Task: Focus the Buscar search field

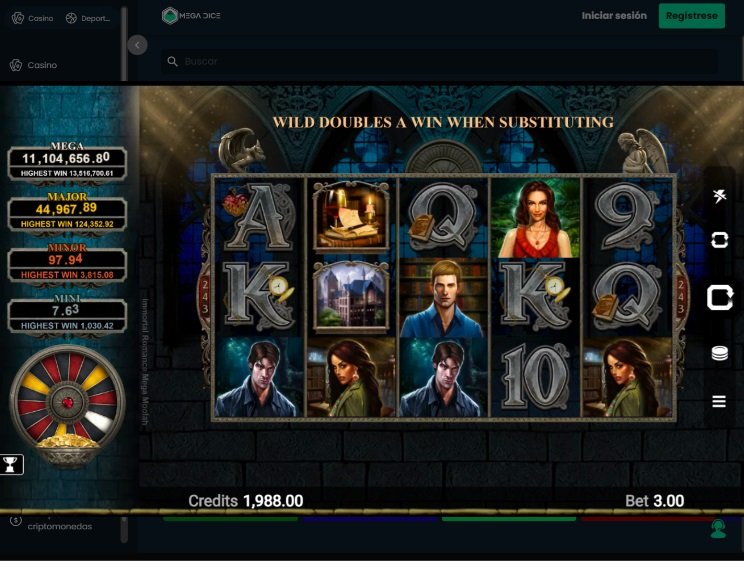Action: tap(440, 62)
